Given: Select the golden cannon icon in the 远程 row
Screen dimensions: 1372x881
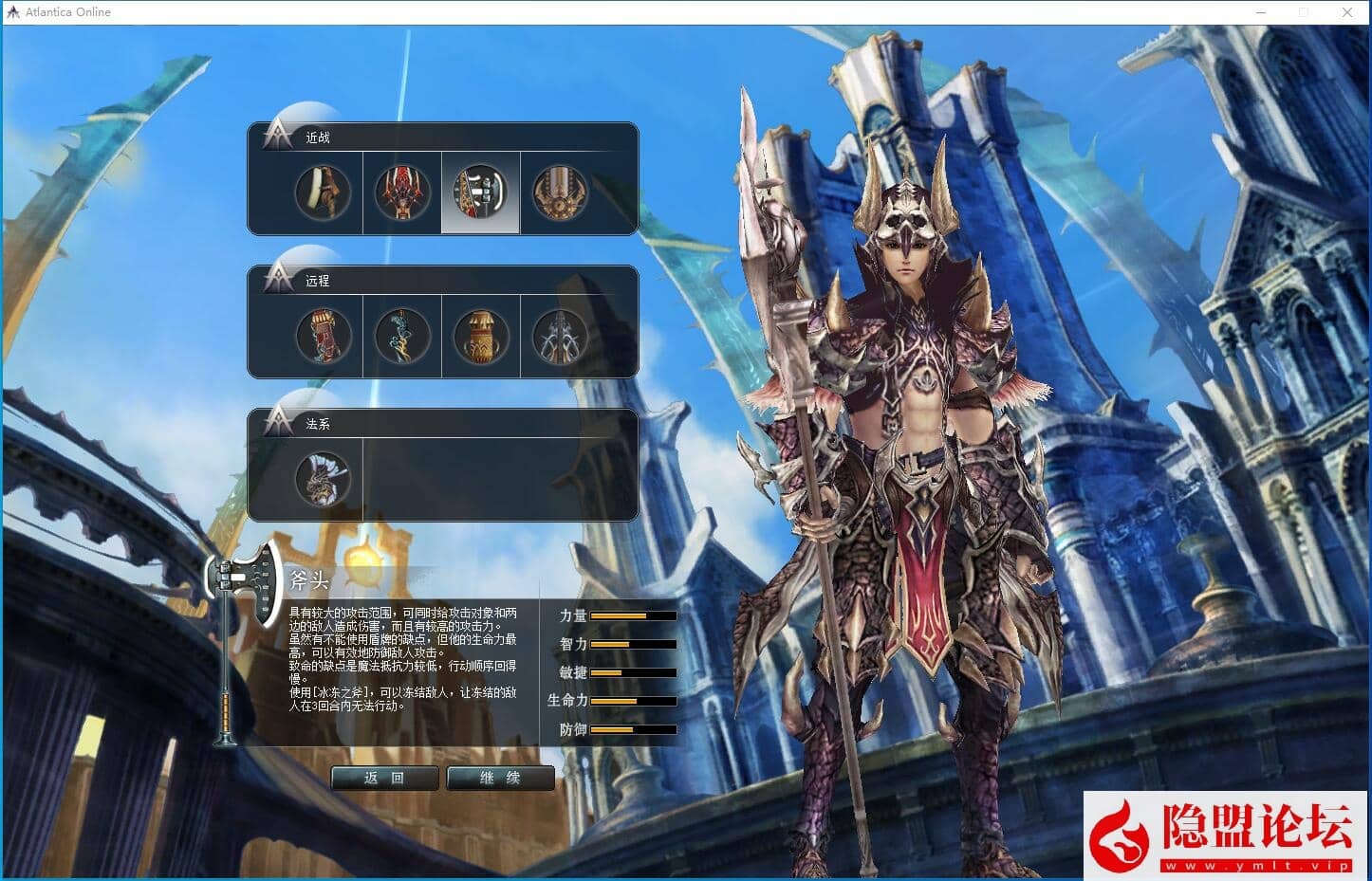Looking at the screenshot, I should 479,337.
